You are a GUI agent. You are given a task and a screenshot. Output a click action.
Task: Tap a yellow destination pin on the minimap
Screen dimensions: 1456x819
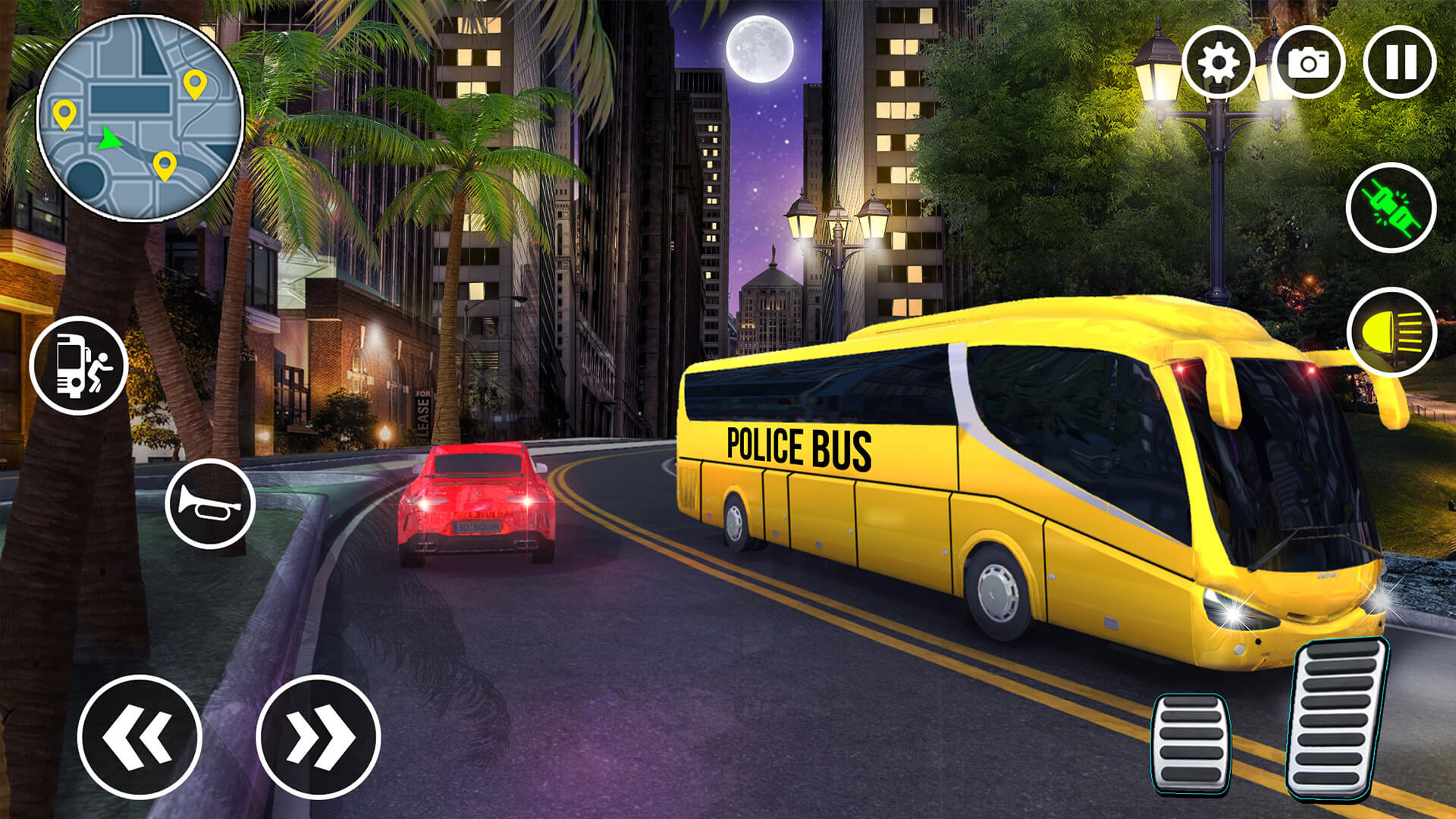pos(194,83)
